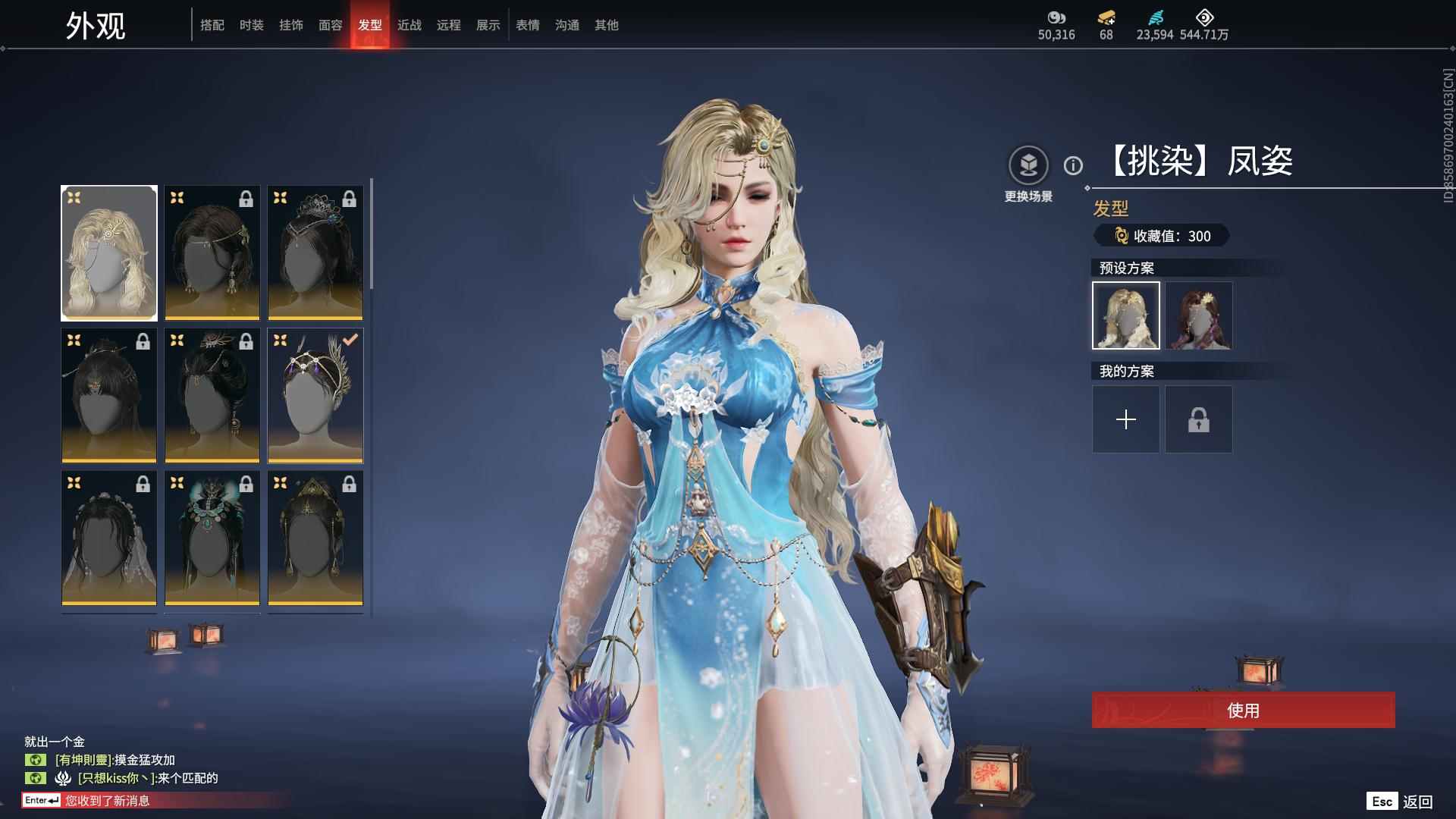
Task: Add a new custom scheme with plus
Action: pos(1125,419)
